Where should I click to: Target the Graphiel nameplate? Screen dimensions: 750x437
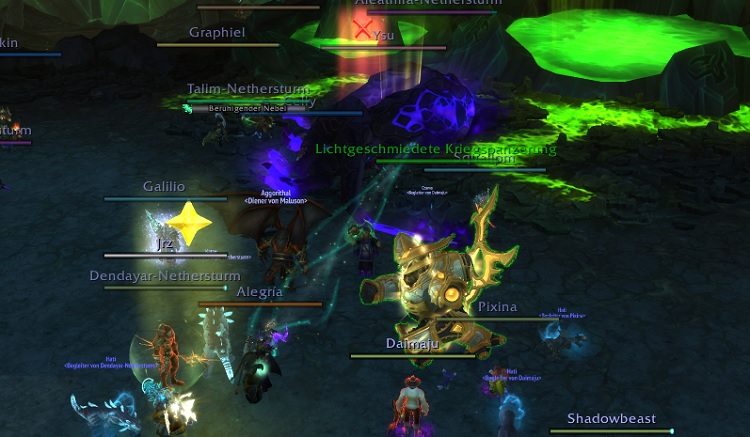point(218,33)
